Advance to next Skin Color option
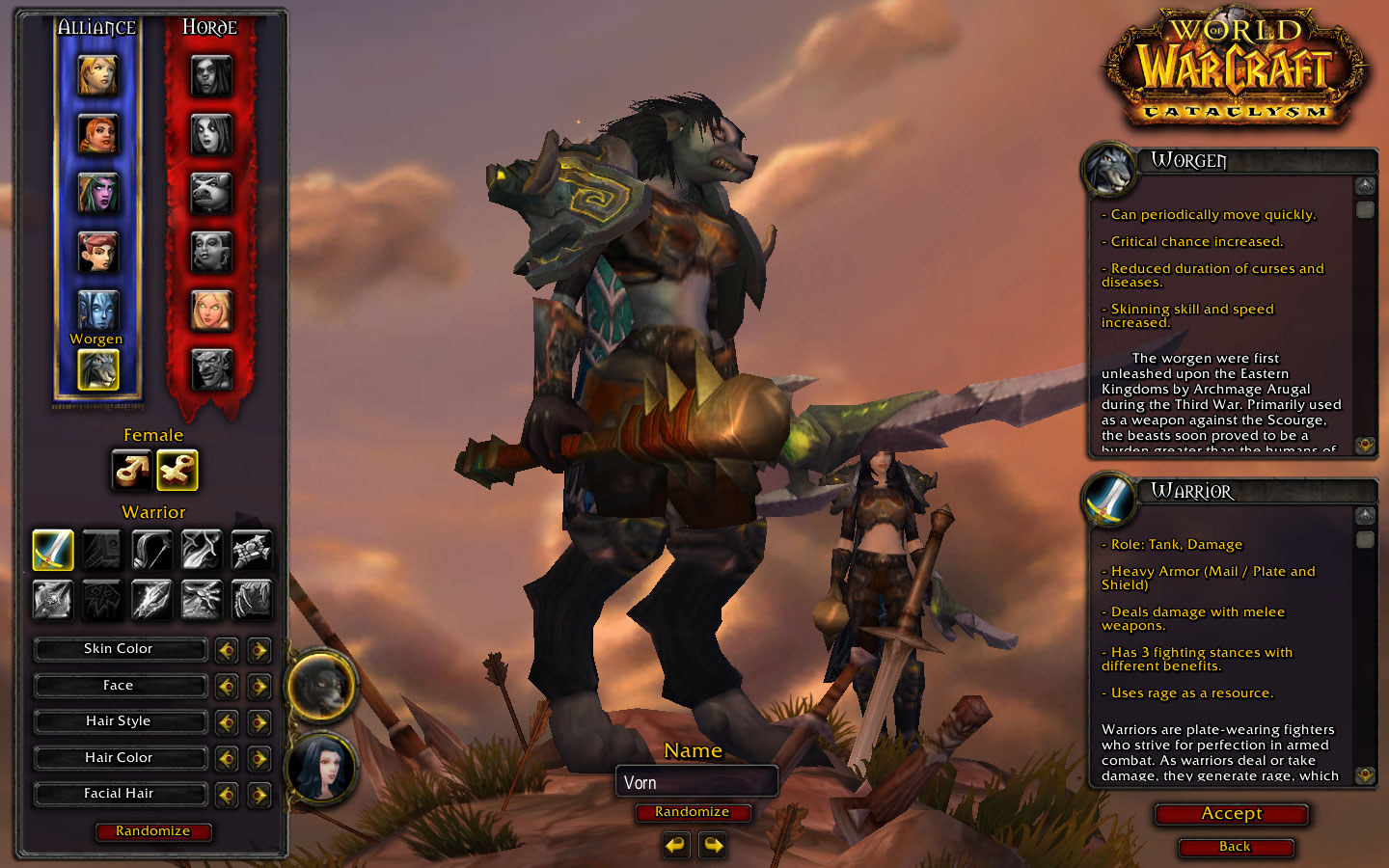Image resolution: width=1389 pixels, height=868 pixels. pyautogui.click(x=259, y=650)
